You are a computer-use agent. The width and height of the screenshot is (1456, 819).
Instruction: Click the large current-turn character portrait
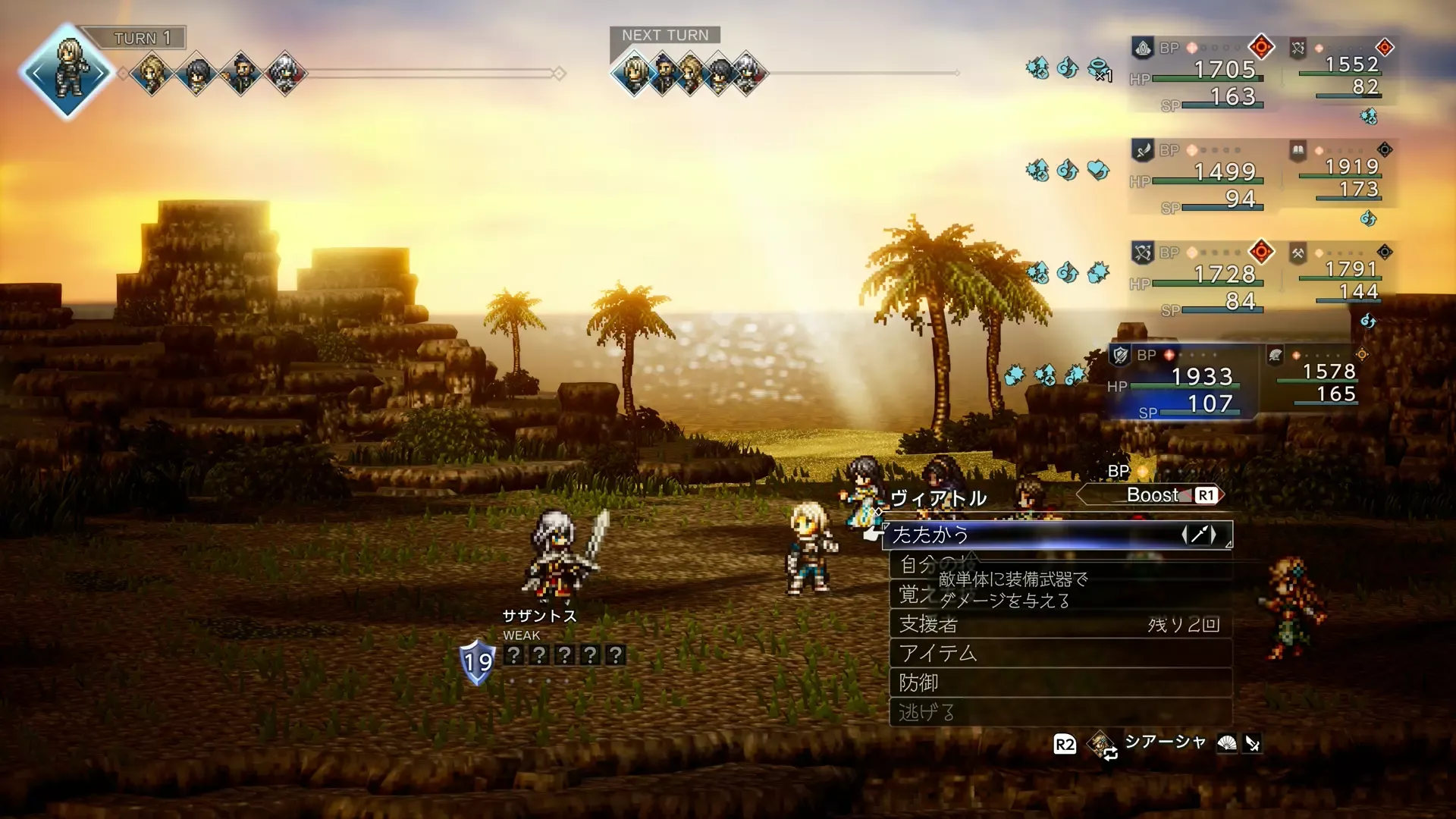pos(68,72)
